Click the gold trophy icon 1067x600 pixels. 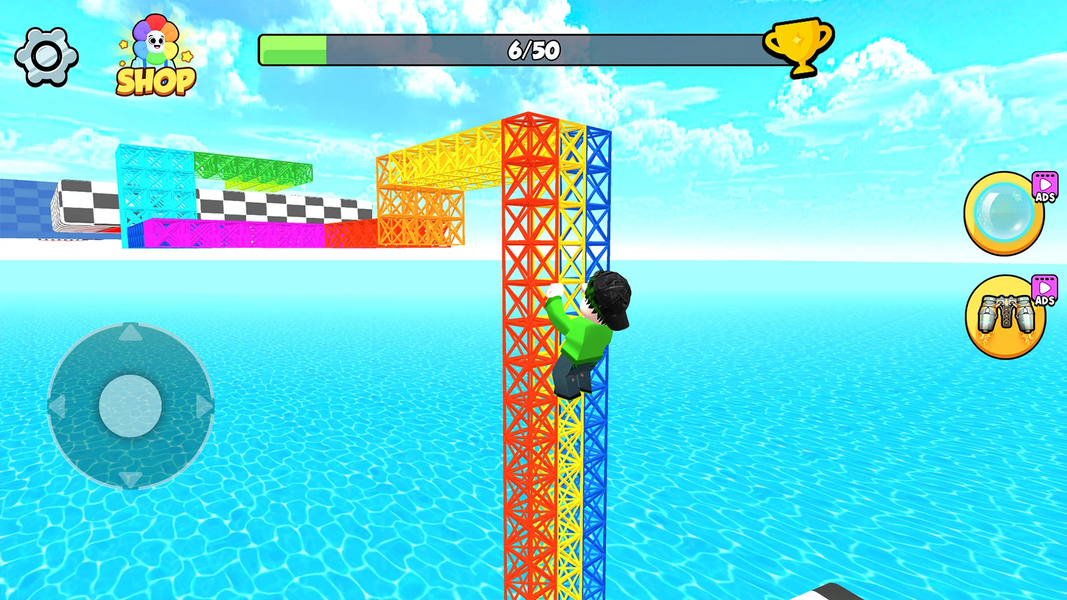798,47
